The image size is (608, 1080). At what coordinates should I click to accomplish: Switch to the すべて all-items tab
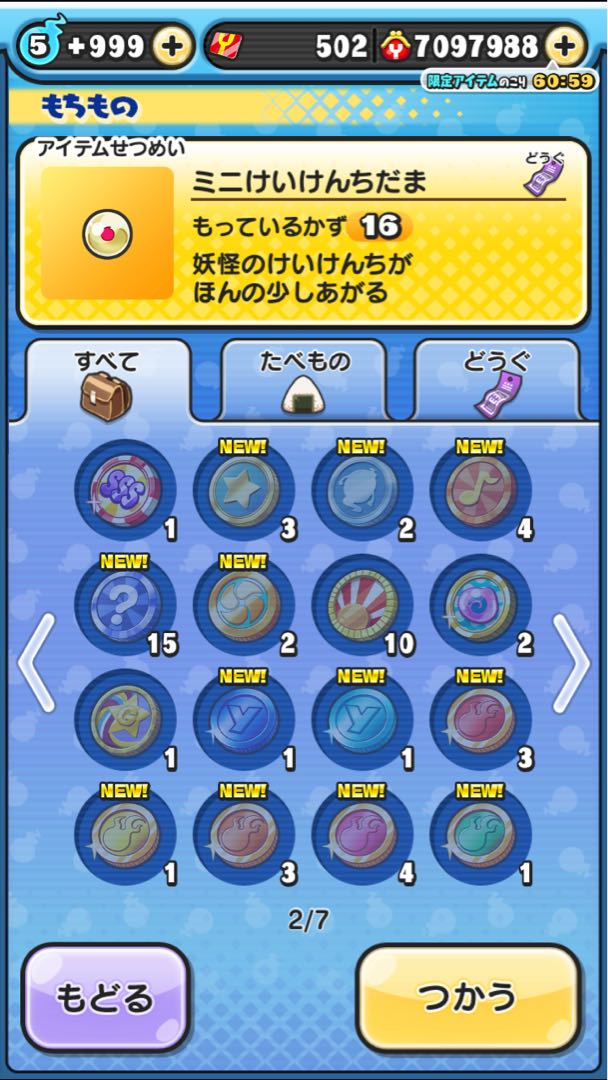(x=107, y=380)
